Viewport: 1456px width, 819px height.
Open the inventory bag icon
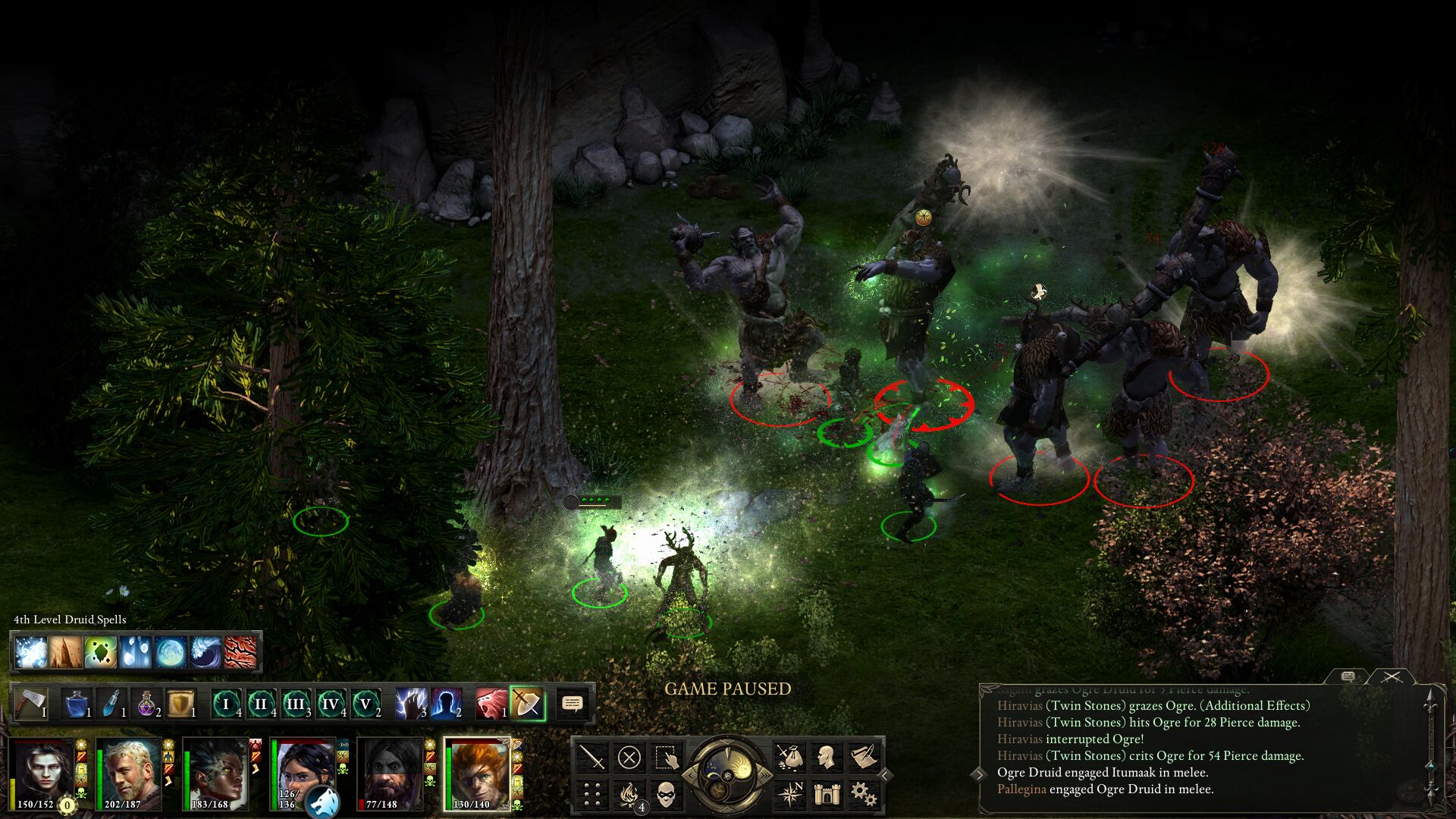click(789, 757)
